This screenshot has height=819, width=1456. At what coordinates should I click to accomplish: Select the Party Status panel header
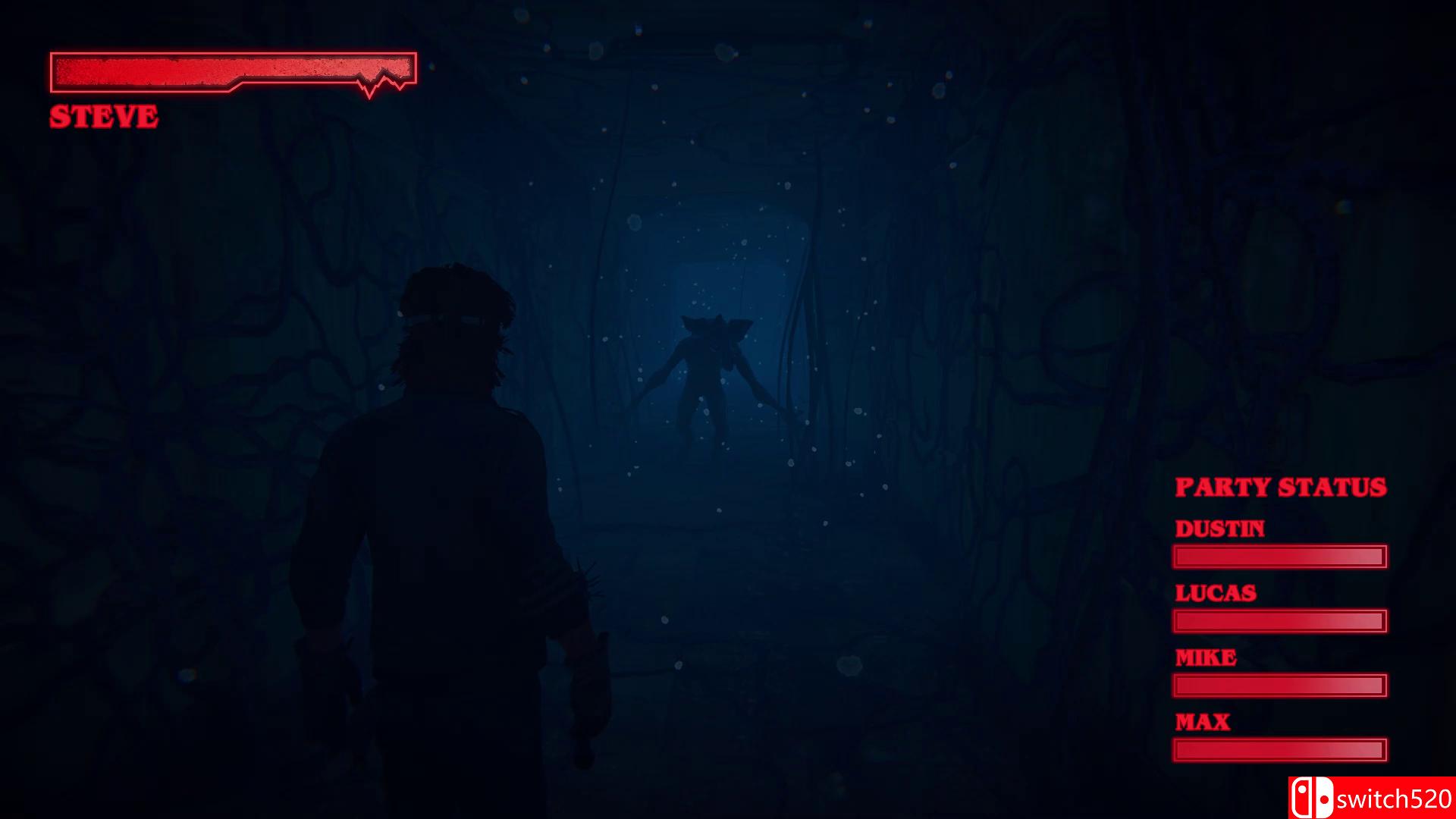click(x=1280, y=488)
